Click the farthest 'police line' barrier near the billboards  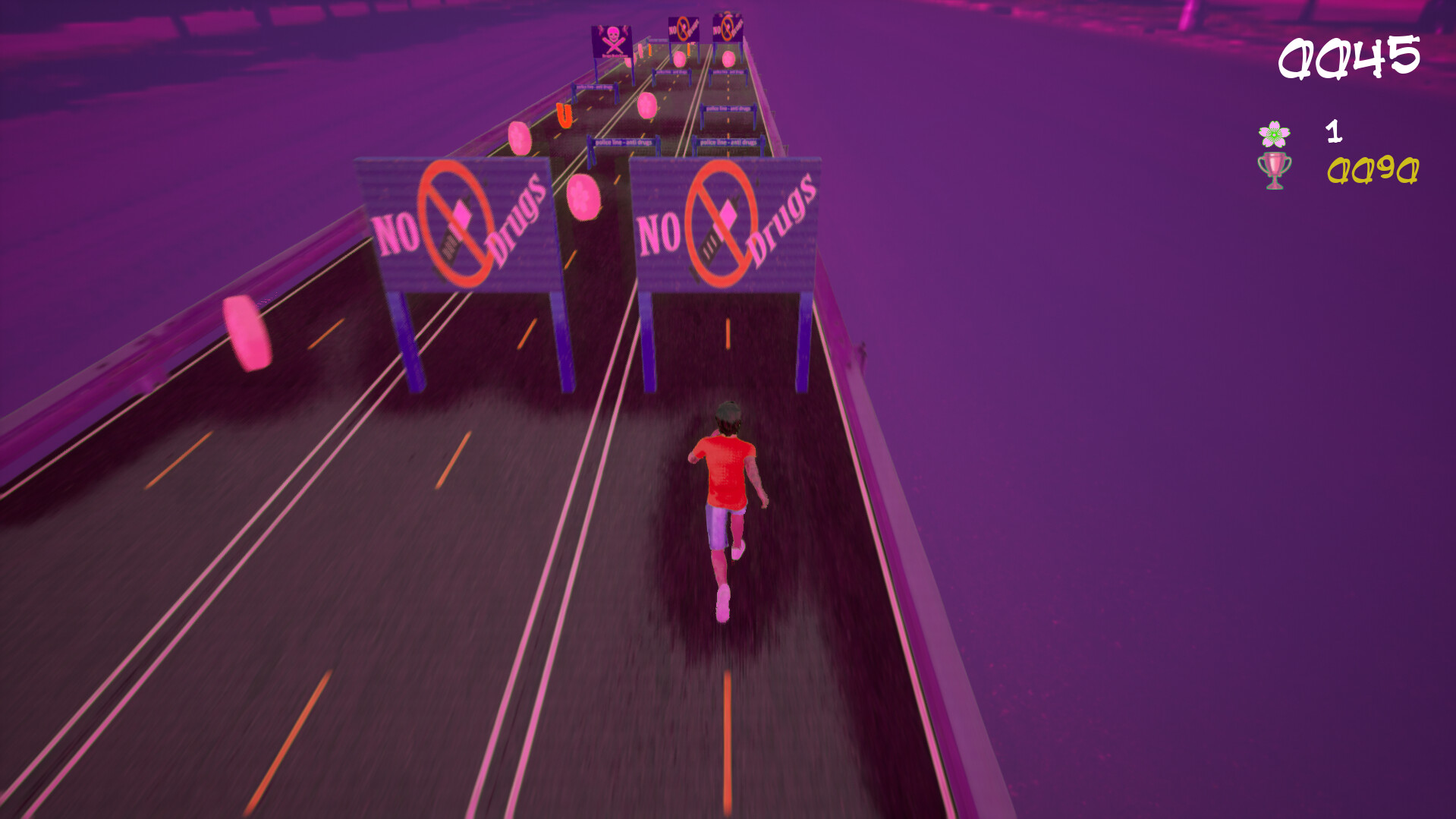coord(658,40)
